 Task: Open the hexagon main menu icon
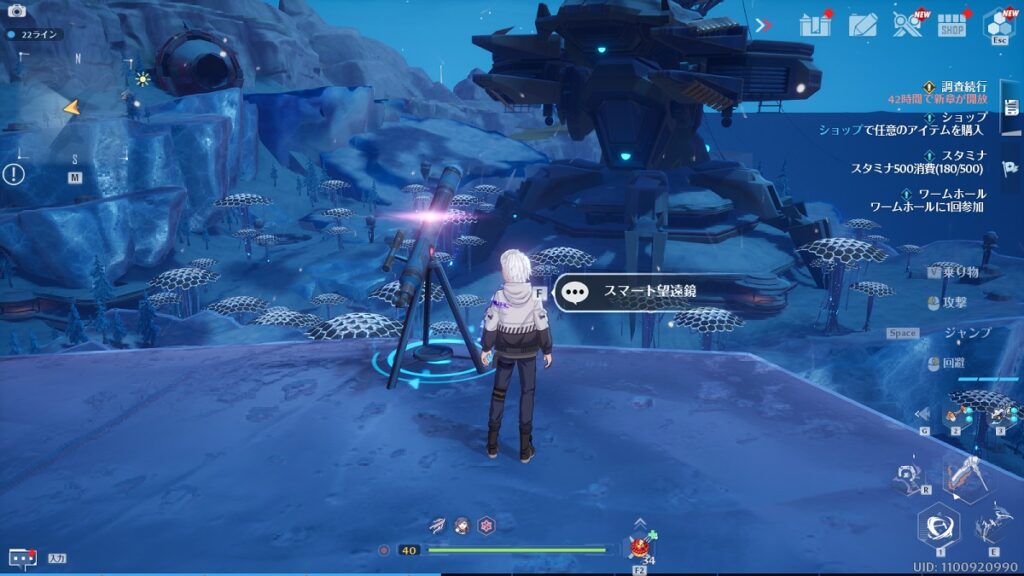tap(998, 24)
